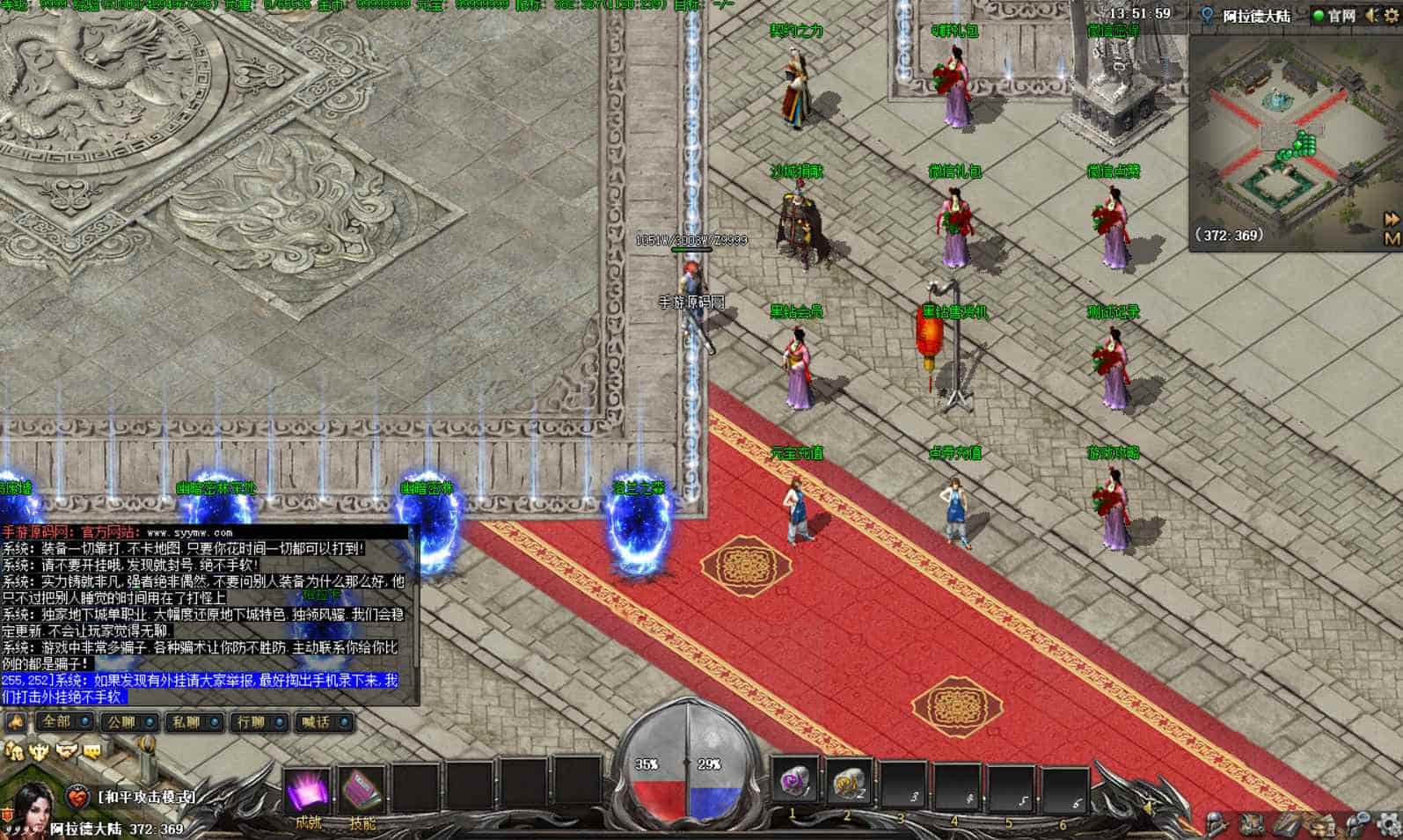Use the purple rune stone in slot 1

[x=795, y=782]
